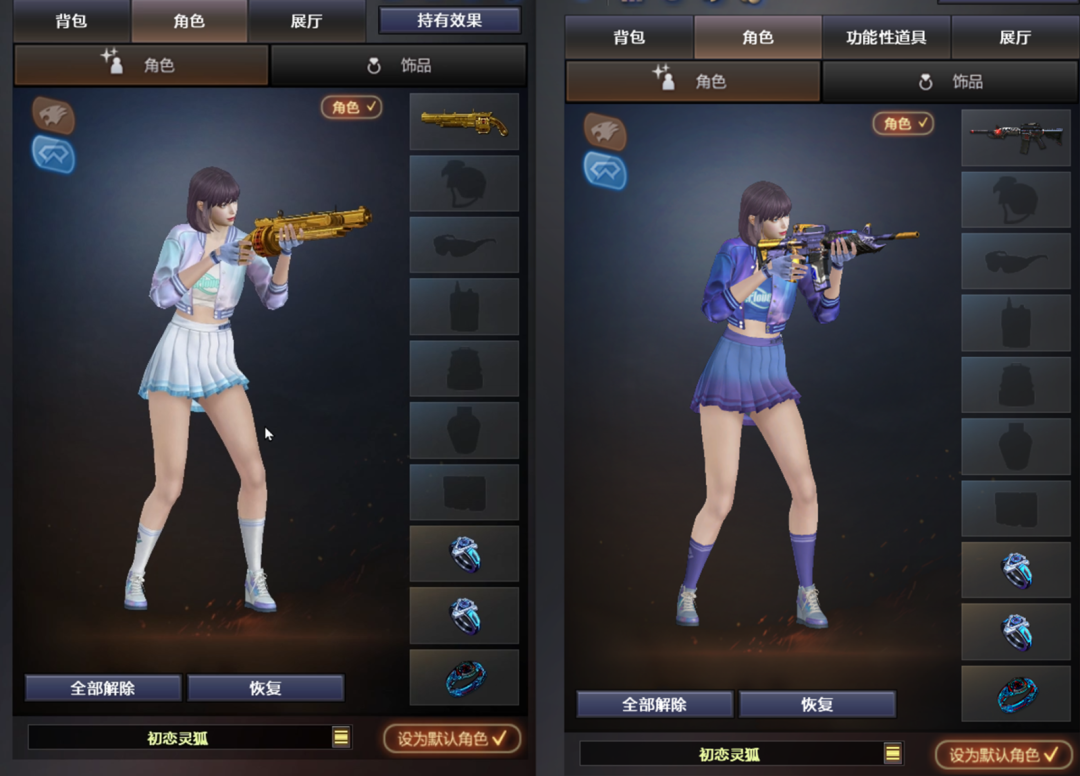Click 恢复 below the purple-skirt character
1080x776 pixels.
tap(817, 704)
